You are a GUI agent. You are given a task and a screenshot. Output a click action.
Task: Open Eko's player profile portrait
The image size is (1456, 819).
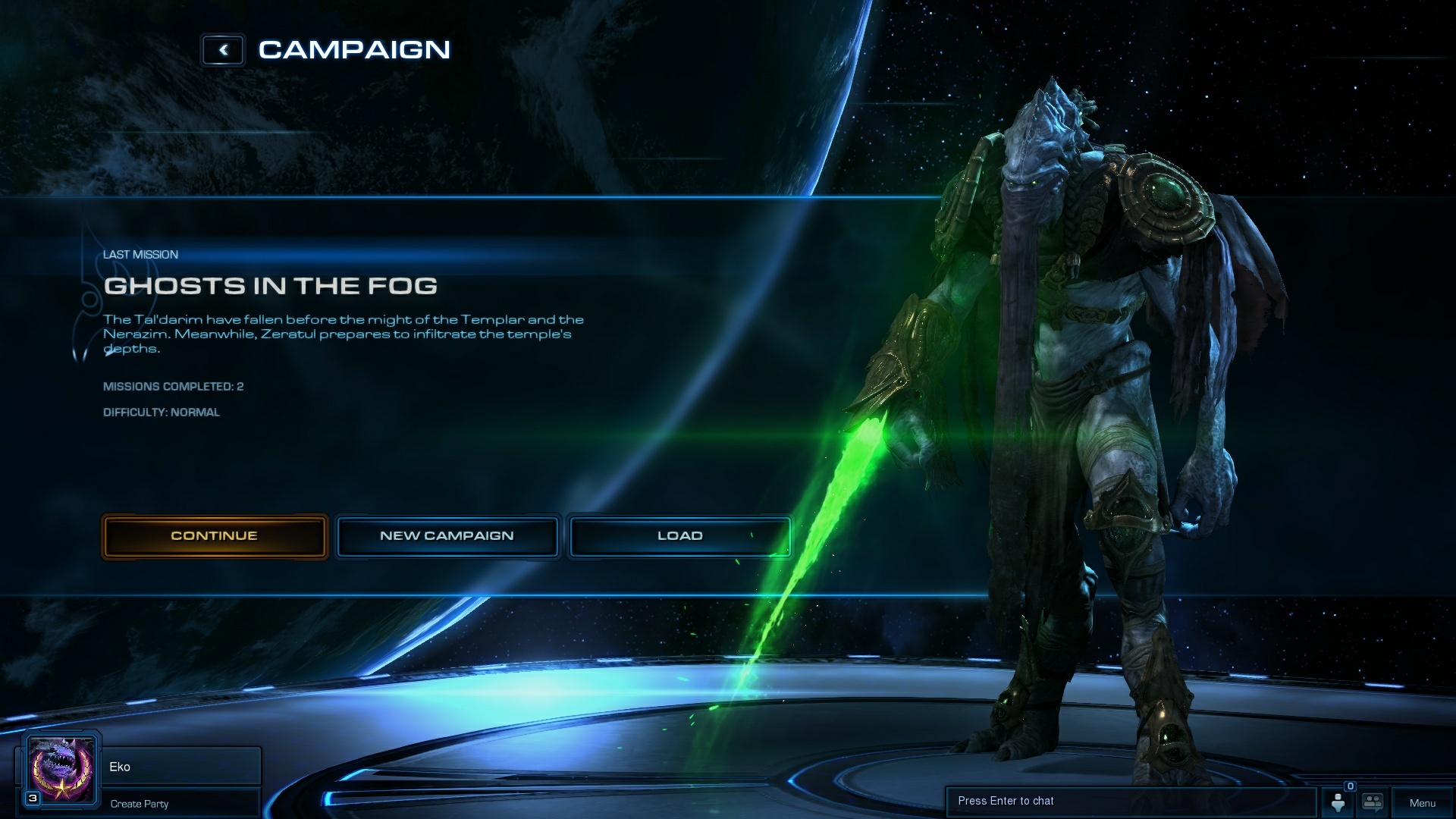(x=61, y=770)
